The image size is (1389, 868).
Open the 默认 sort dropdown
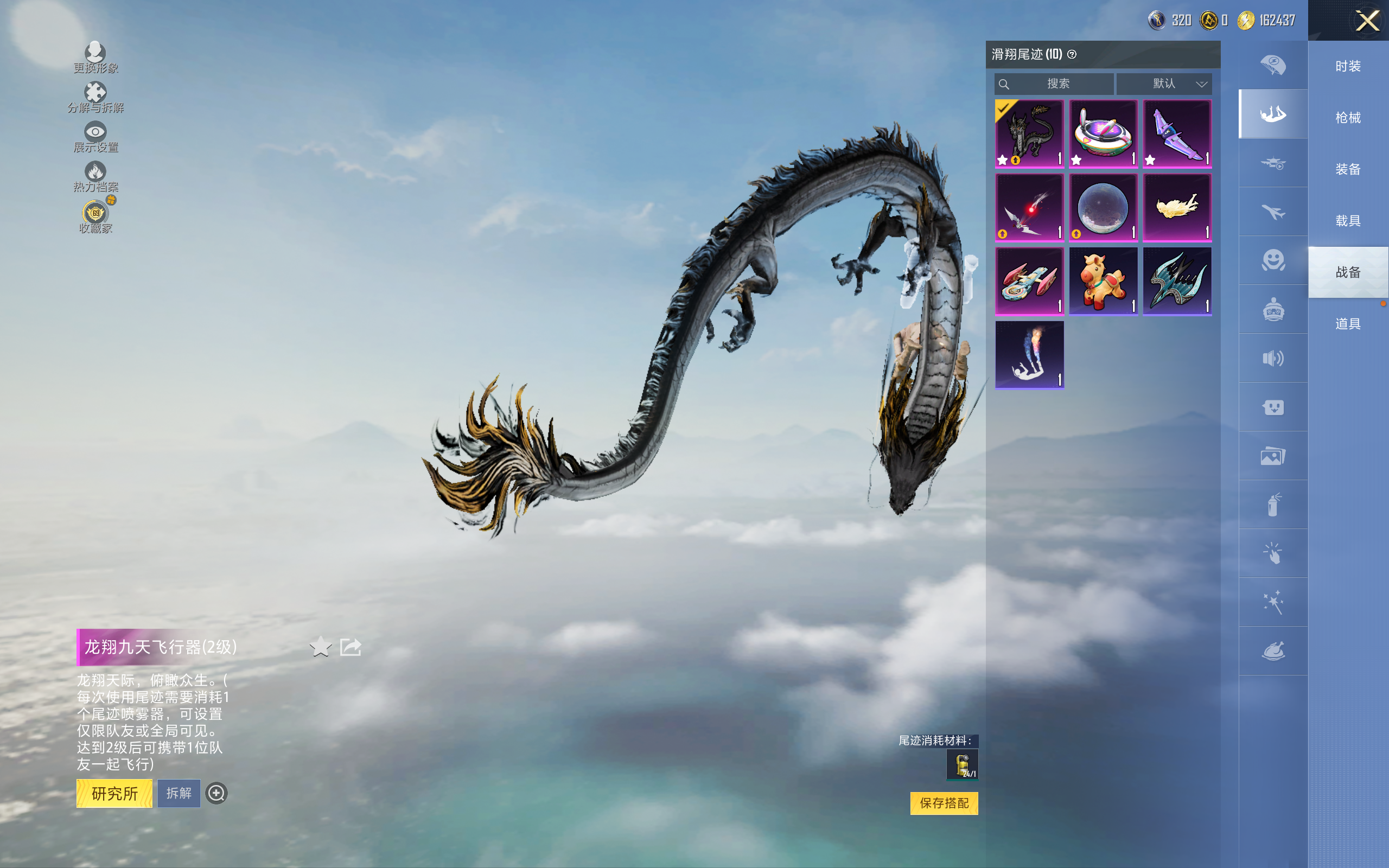pyautogui.click(x=1164, y=84)
